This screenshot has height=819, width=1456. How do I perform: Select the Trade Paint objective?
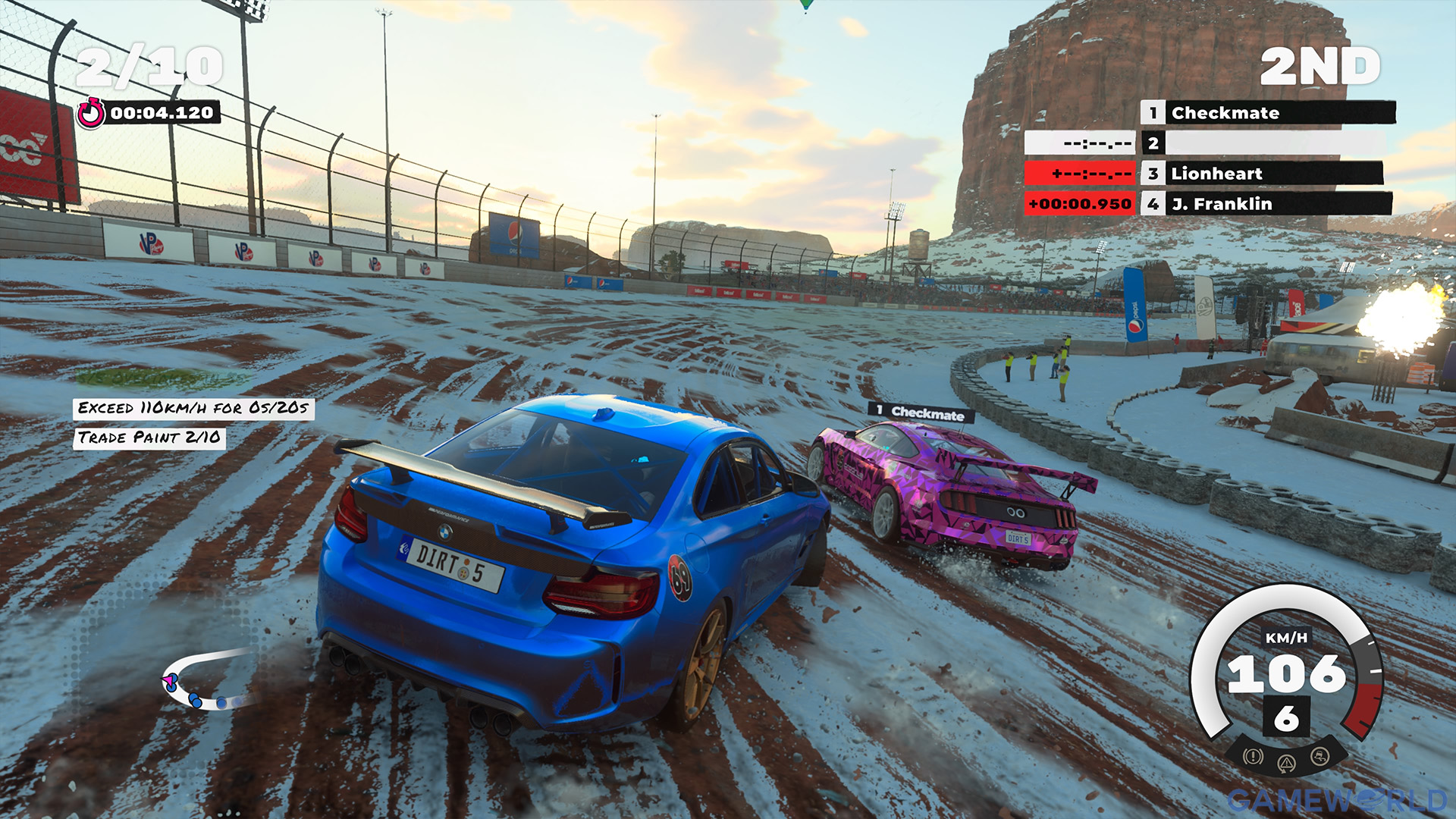click(149, 438)
